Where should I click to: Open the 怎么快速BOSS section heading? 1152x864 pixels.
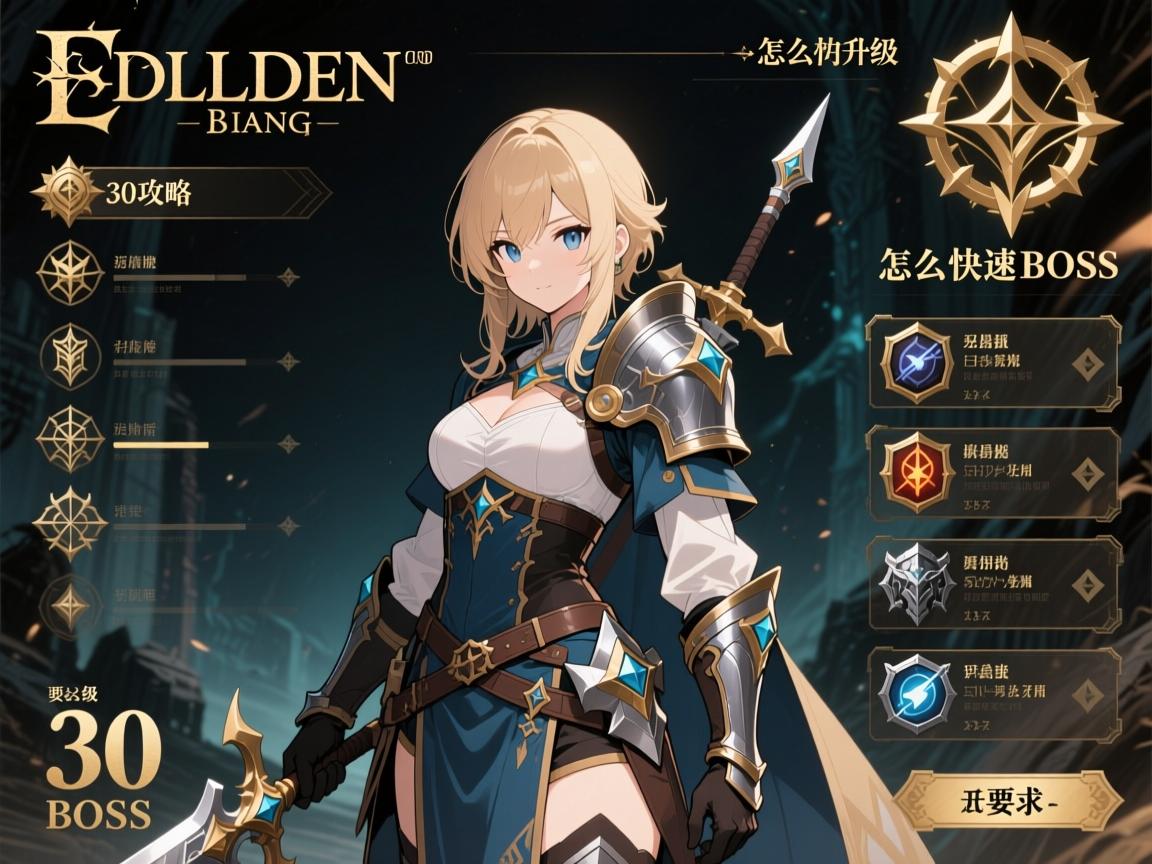click(x=997, y=264)
